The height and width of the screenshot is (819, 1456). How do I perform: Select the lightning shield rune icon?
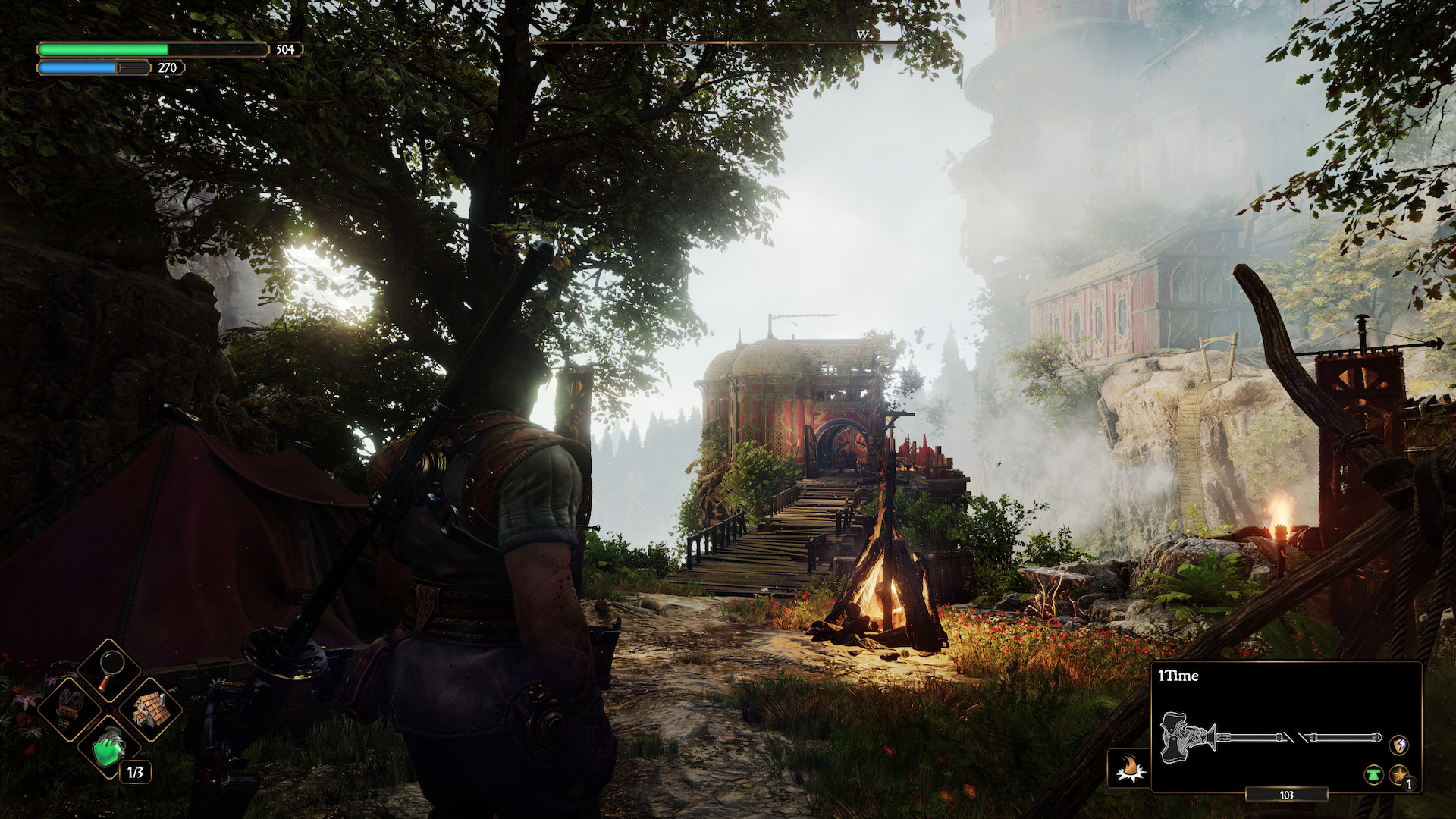tap(1398, 744)
